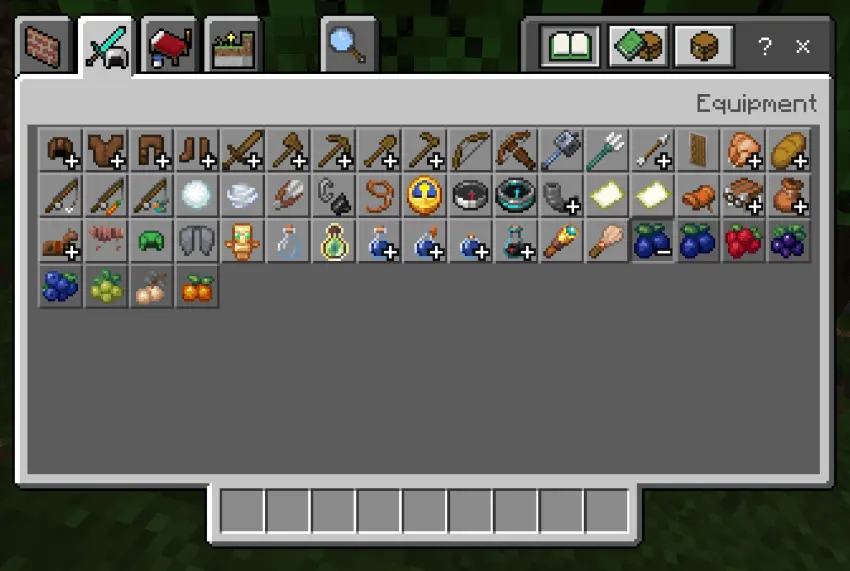Viewport: 850px width, 571px height.
Task: Open the question mark help
Action: point(765,46)
